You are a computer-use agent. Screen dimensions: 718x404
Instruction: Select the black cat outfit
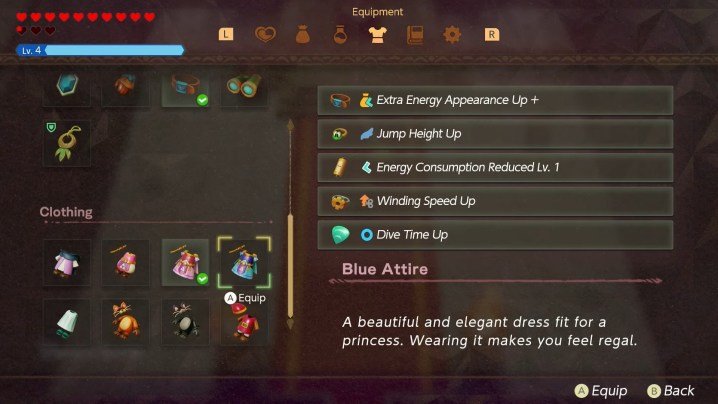click(185, 322)
